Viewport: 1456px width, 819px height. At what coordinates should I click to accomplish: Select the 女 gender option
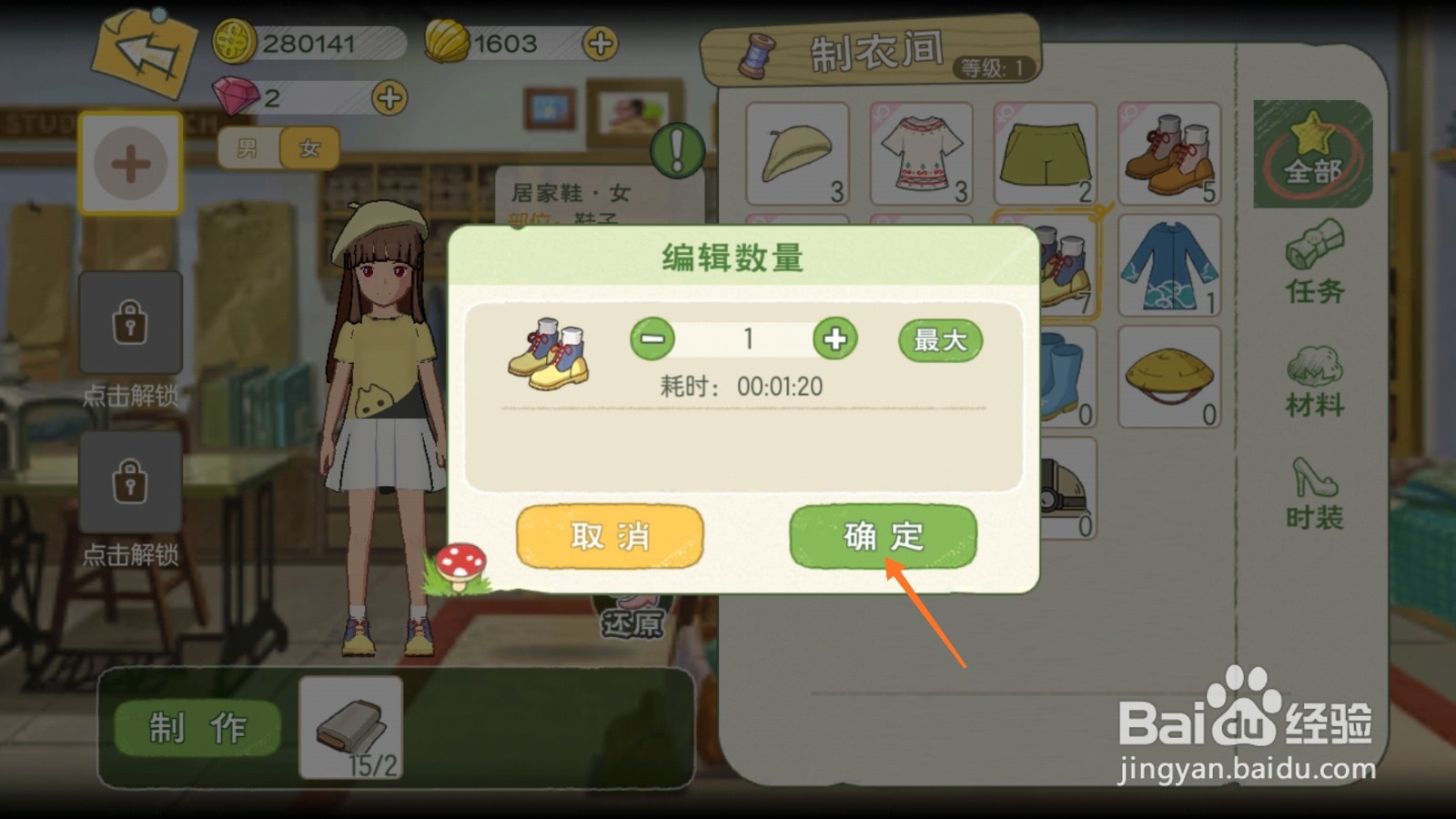[307, 148]
